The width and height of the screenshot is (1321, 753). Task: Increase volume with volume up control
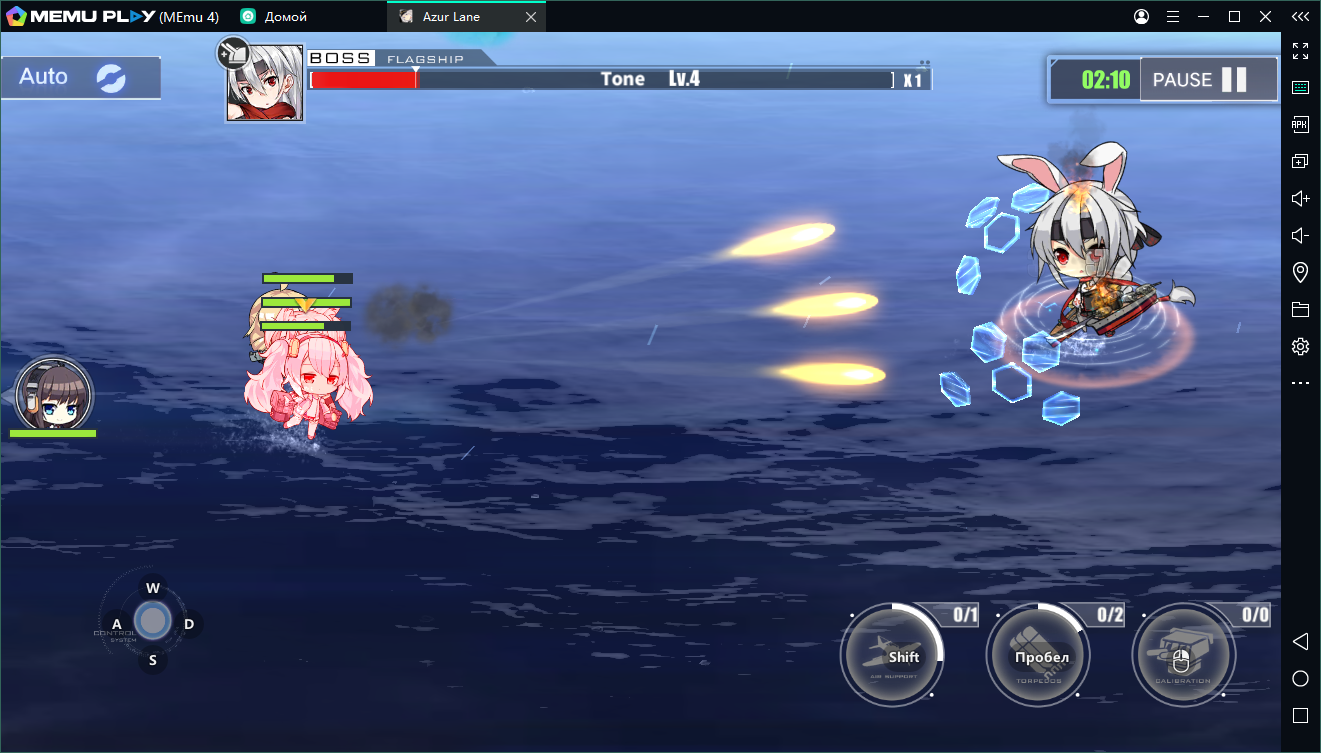(1300, 198)
